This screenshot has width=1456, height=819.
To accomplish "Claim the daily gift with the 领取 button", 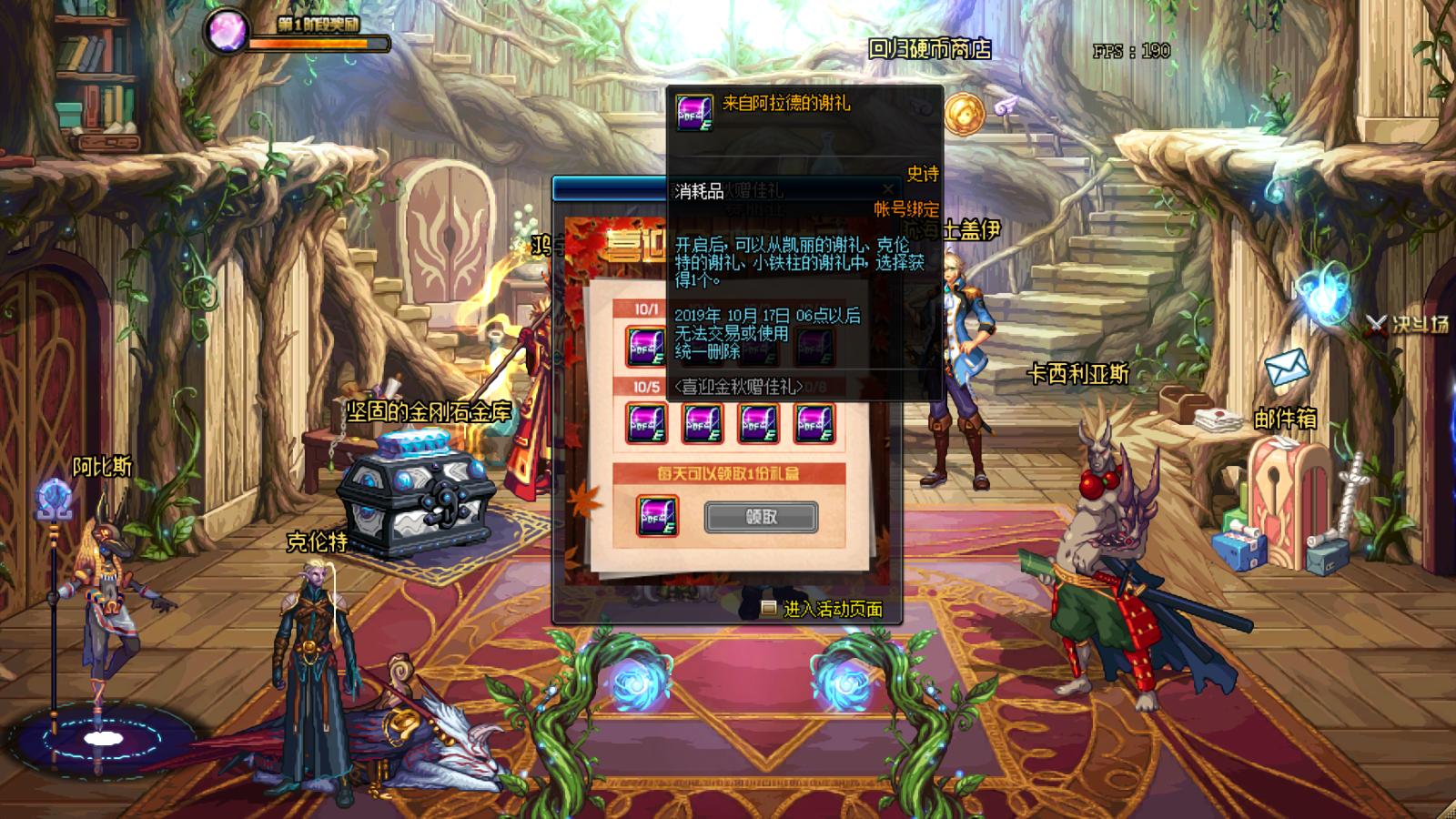I will coord(761,517).
